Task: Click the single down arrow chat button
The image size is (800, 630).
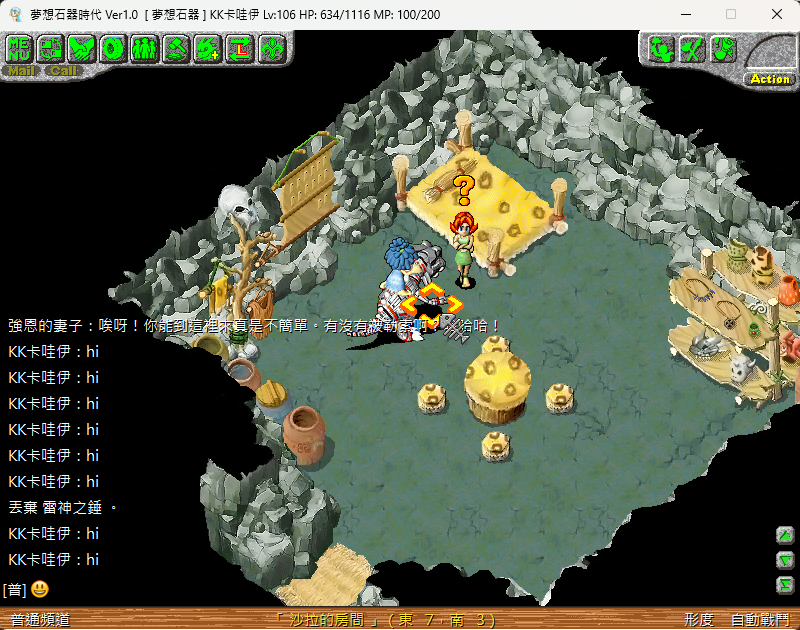Action: click(x=786, y=560)
